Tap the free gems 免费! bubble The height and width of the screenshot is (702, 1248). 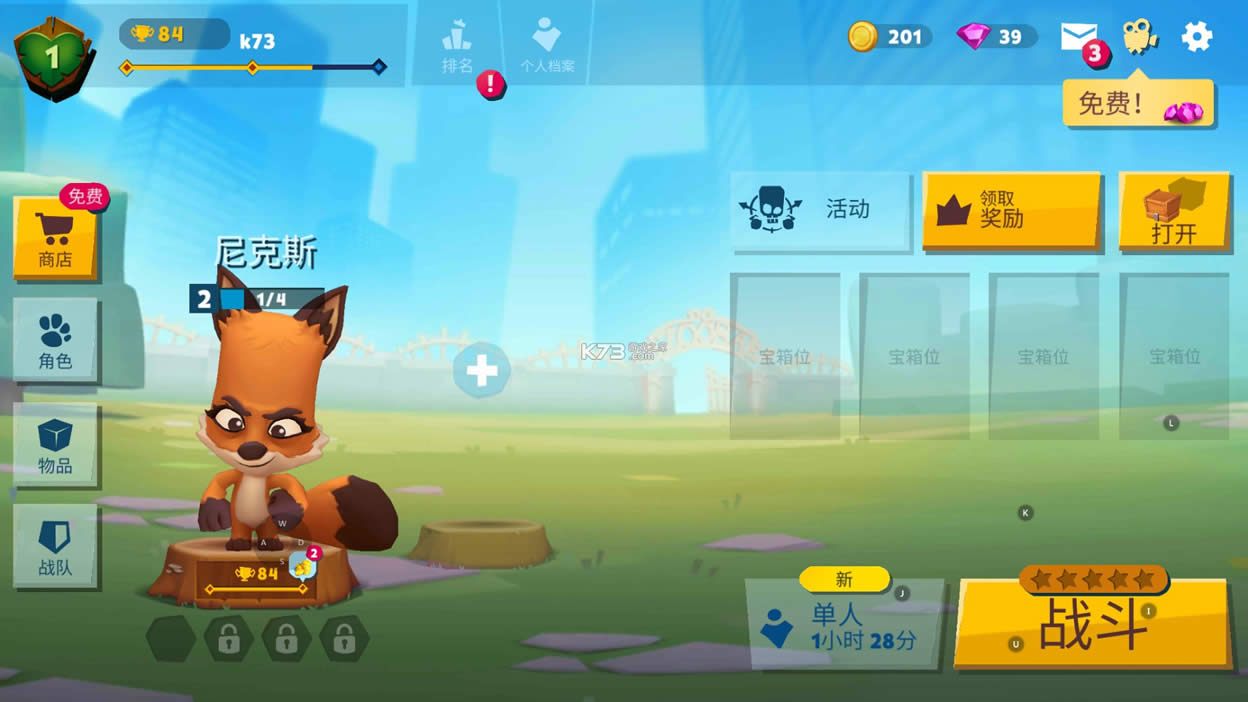[x=1138, y=103]
